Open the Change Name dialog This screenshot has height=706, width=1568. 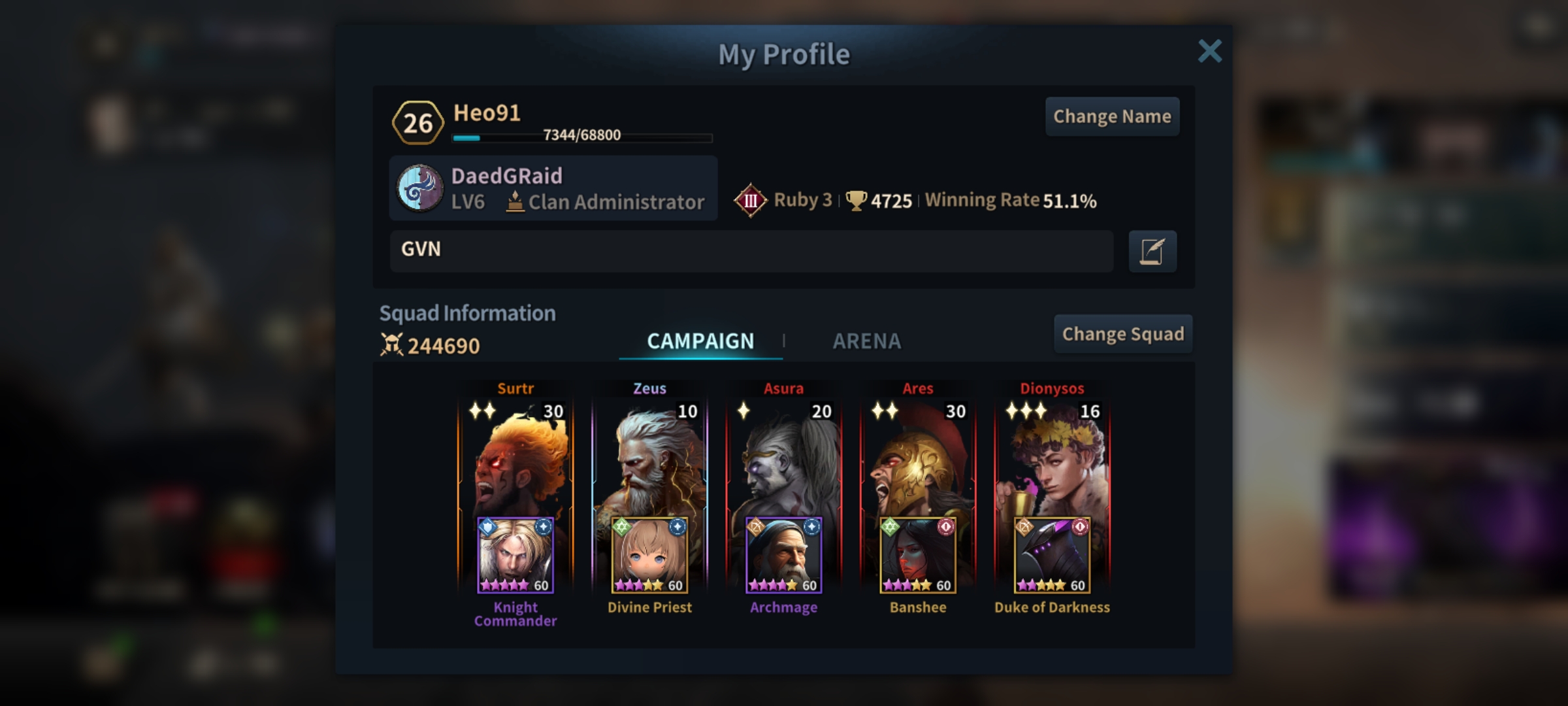(1112, 116)
